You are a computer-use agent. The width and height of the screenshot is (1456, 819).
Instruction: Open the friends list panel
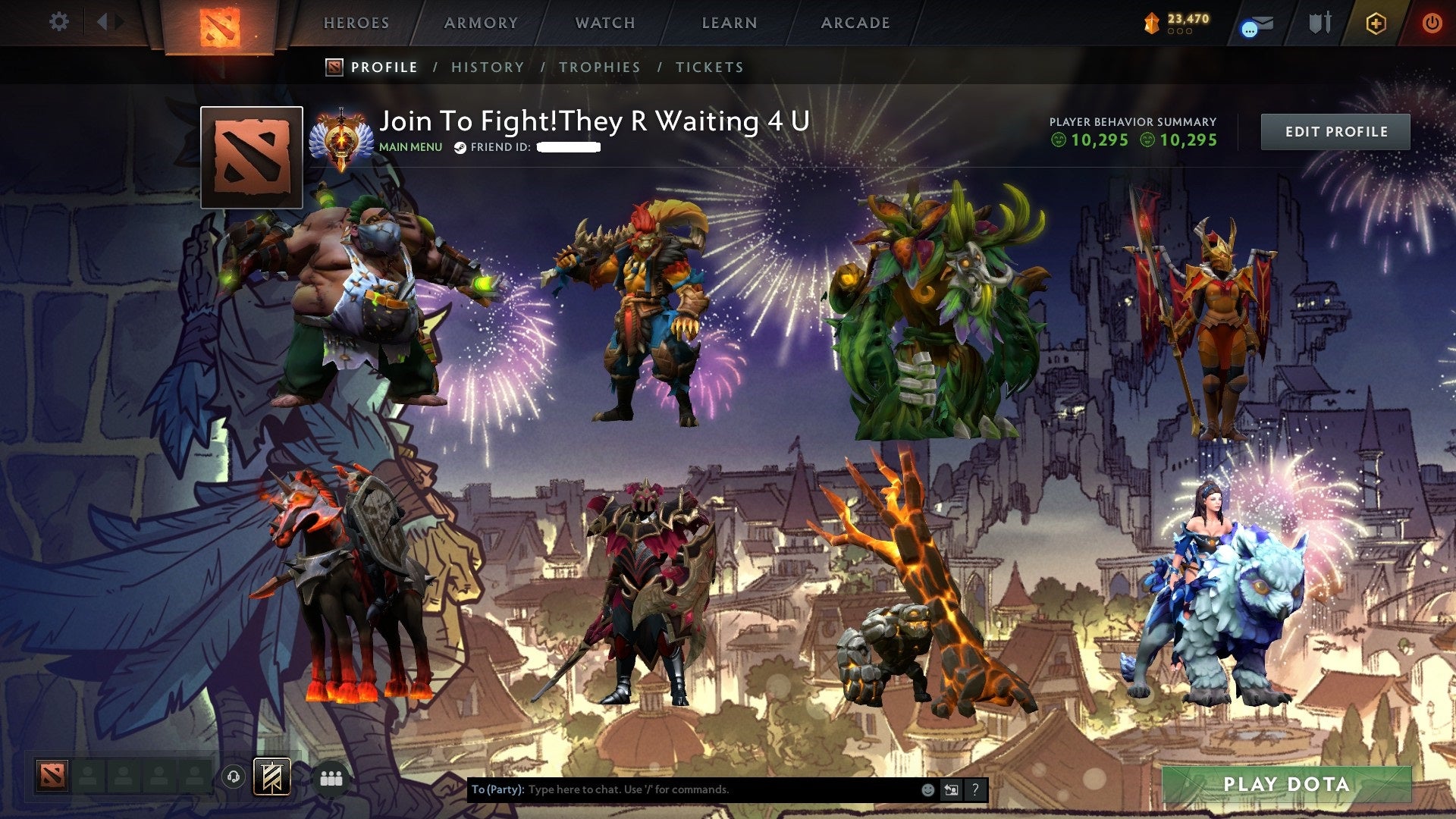(x=331, y=778)
